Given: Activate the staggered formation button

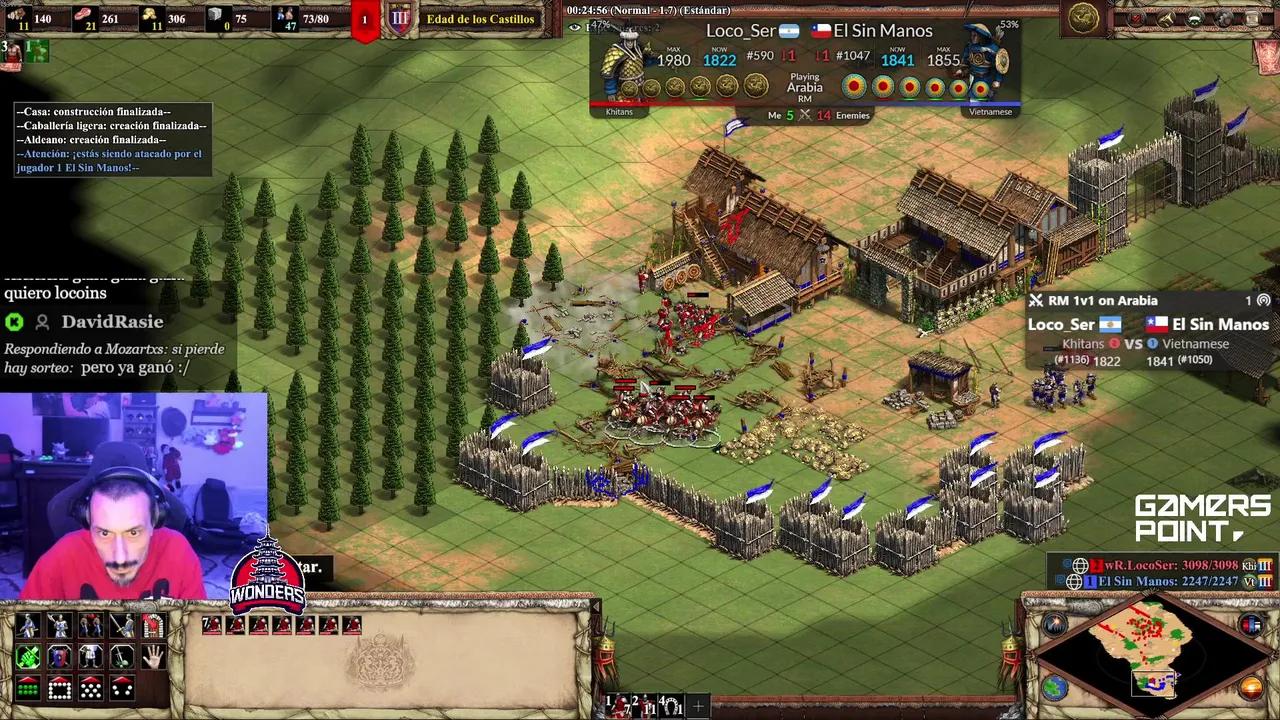Looking at the screenshot, I should pyautogui.click(x=91, y=689).
